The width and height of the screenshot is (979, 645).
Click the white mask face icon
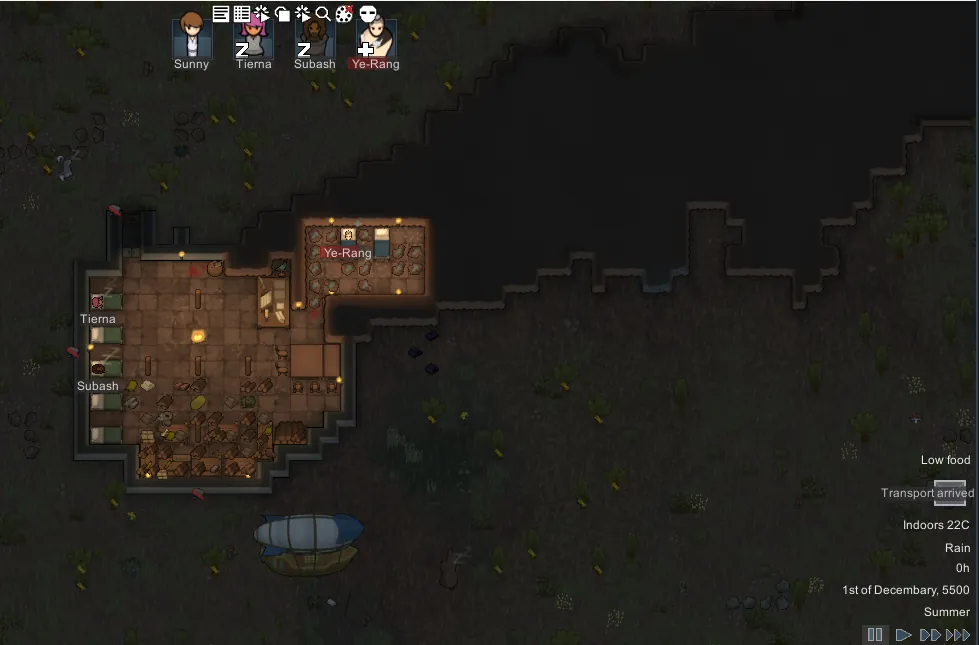[368, 14]
